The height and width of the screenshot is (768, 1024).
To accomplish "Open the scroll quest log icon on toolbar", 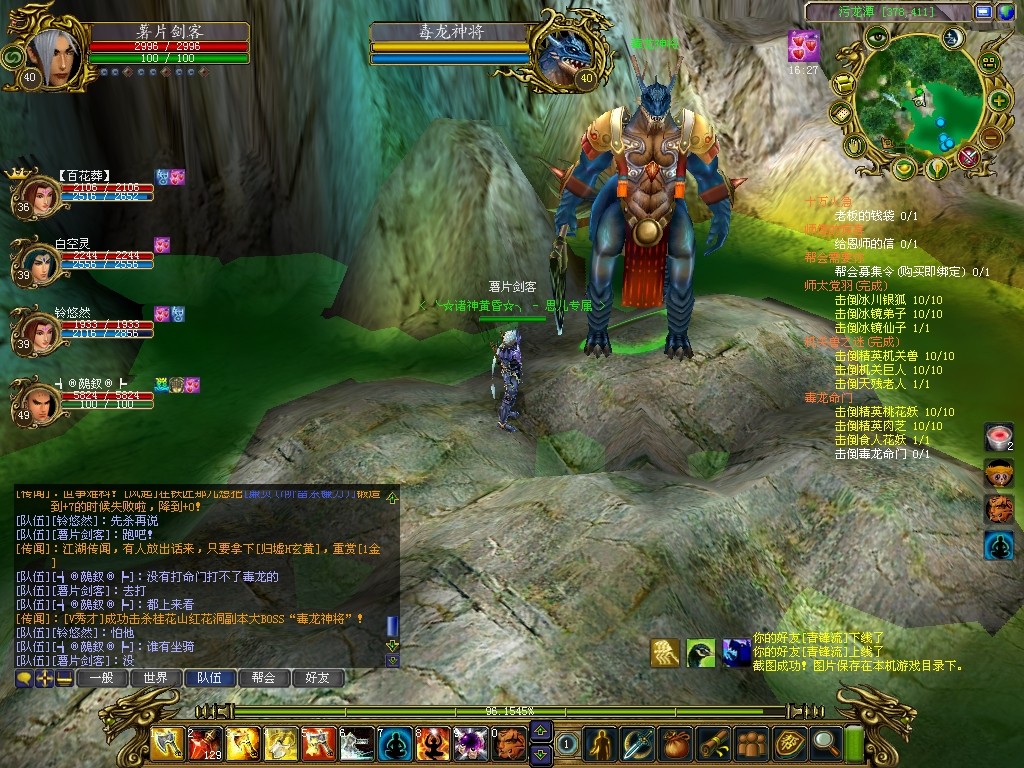I will click(713, 742).
